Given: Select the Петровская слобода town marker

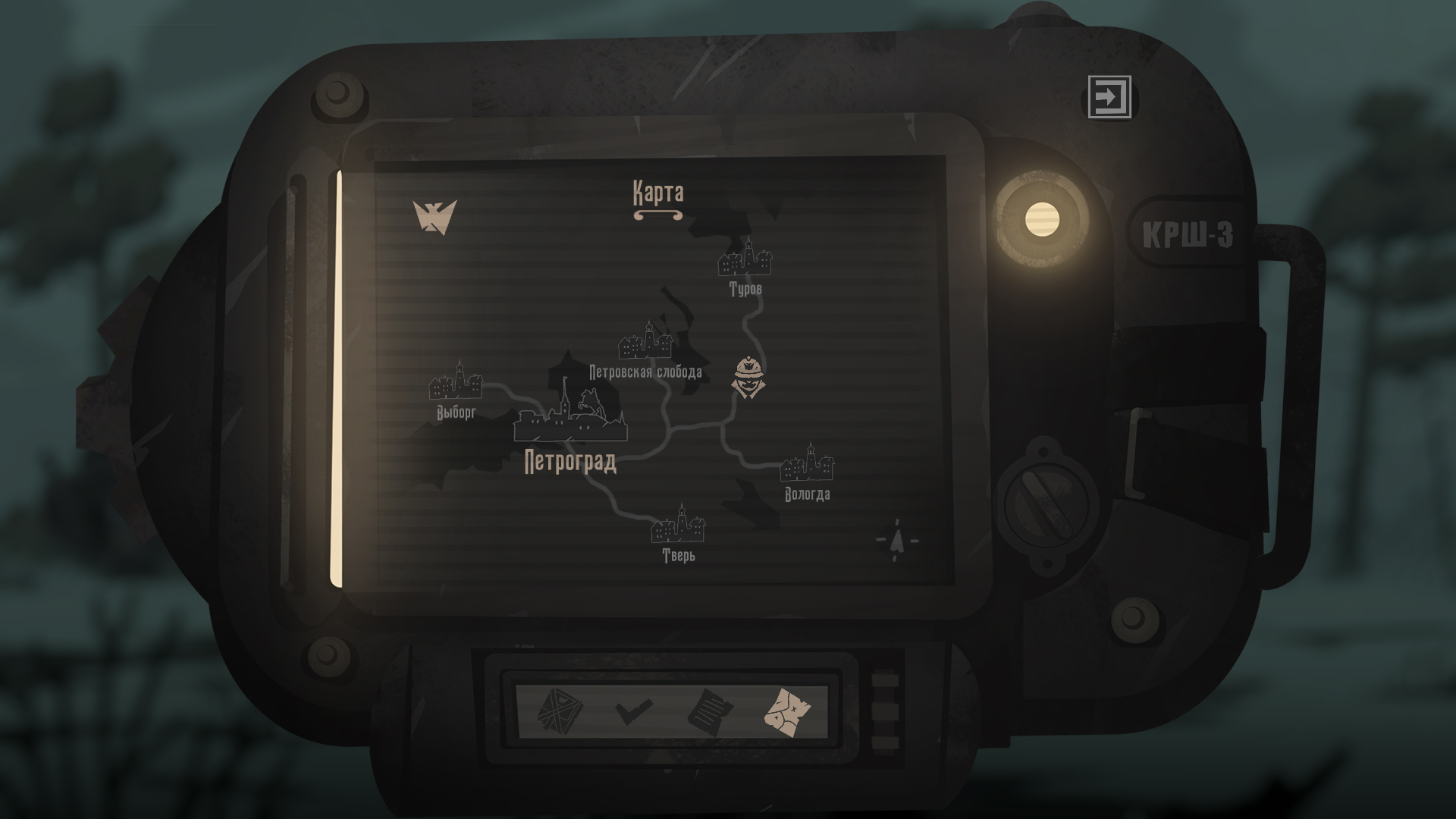Looking at the screenshot, I should (x=645, y=340).
